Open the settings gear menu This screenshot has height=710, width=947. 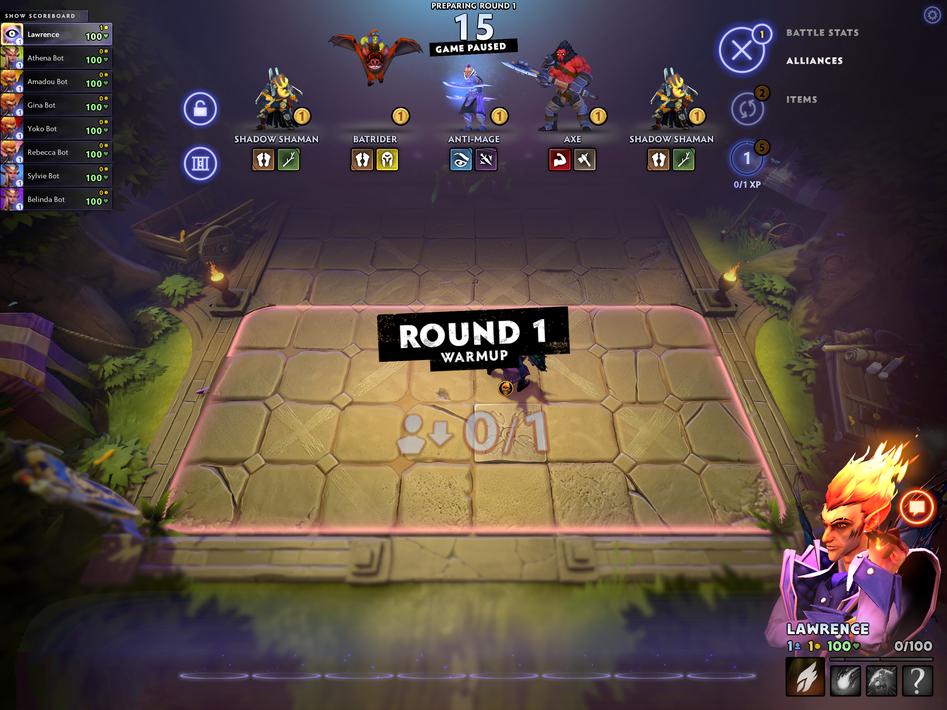point(932,15)
